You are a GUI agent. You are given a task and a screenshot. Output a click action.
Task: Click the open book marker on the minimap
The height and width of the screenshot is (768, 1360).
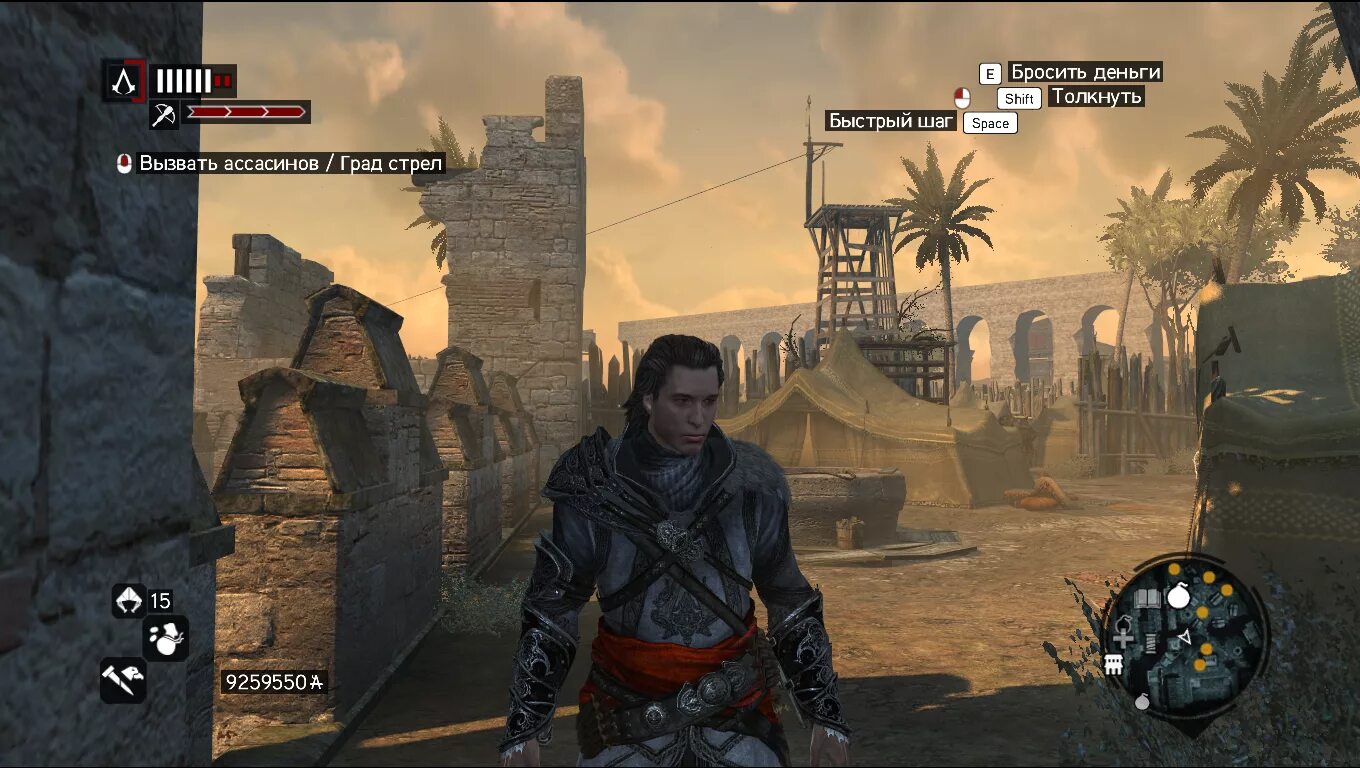1147,598
